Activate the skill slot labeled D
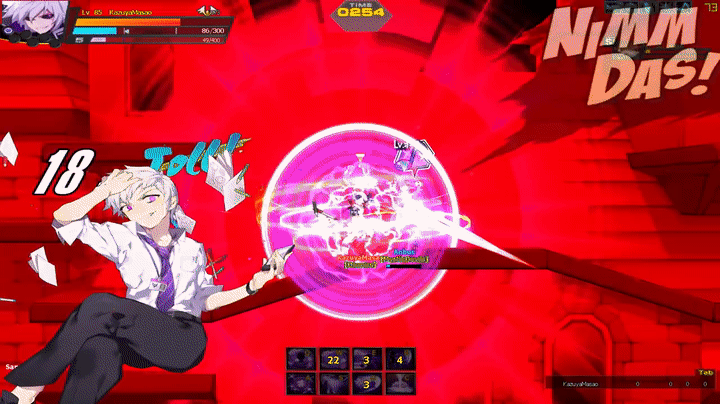Viewport: 720px width, 404px height. coord(367,383)
